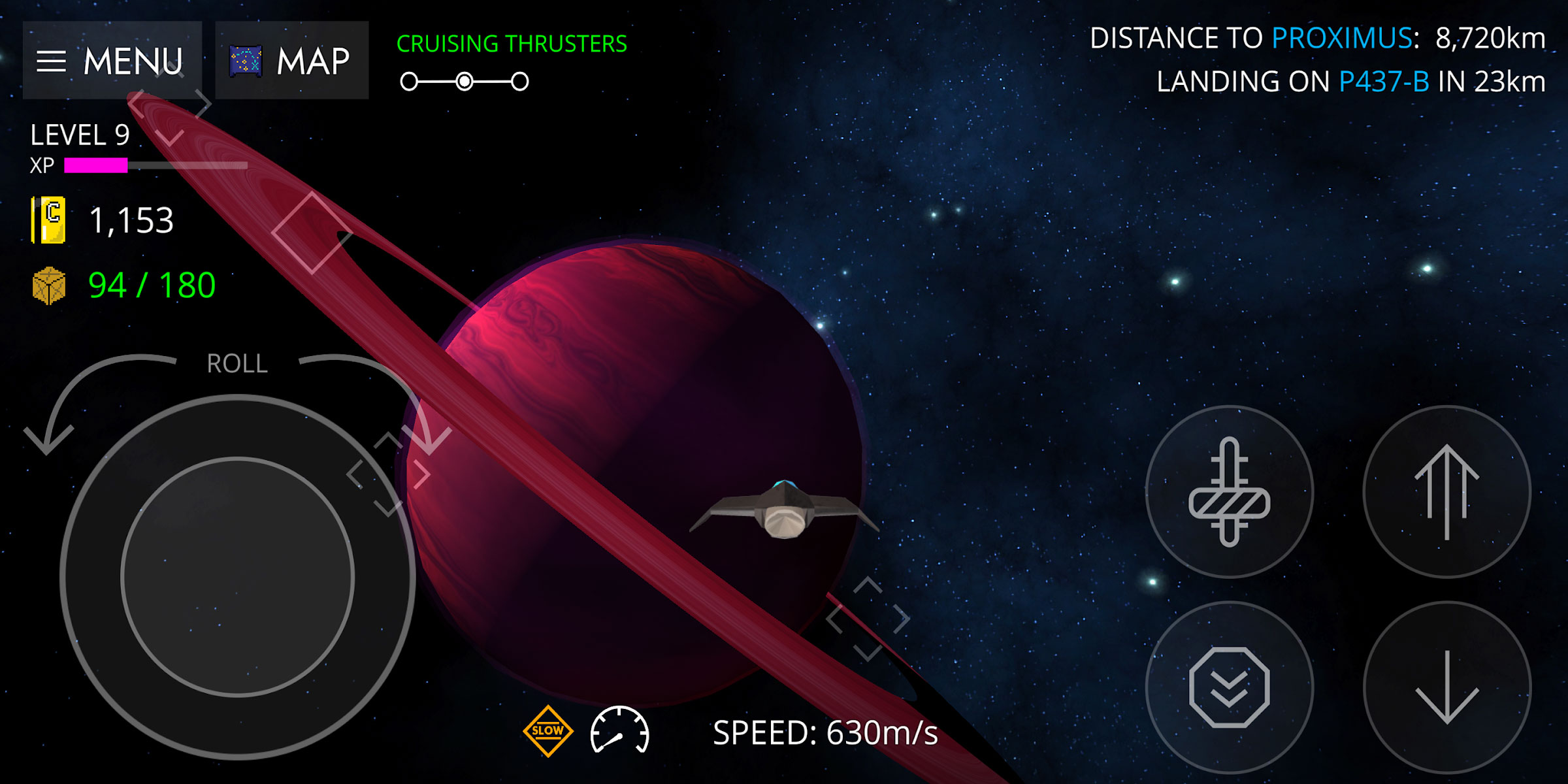The image size is (1568, 784).
Task: Toggle the orange SLOW diamond icon
Action: [x=547, y=731]
